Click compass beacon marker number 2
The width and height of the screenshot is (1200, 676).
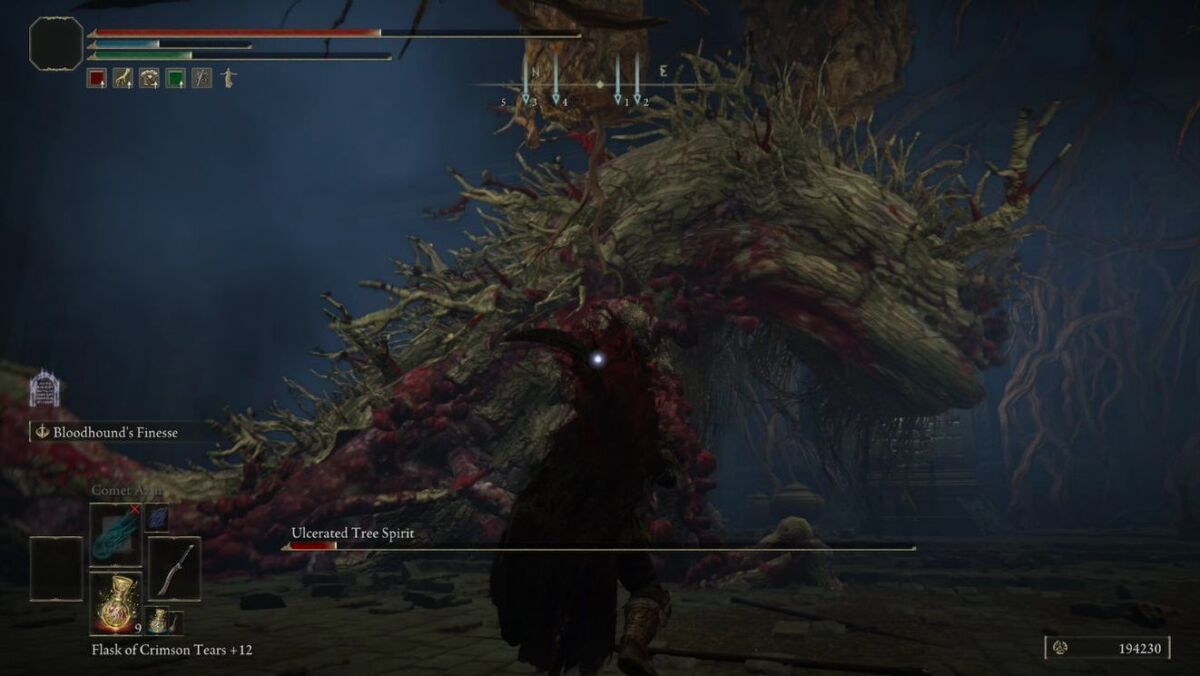point(637,98)
